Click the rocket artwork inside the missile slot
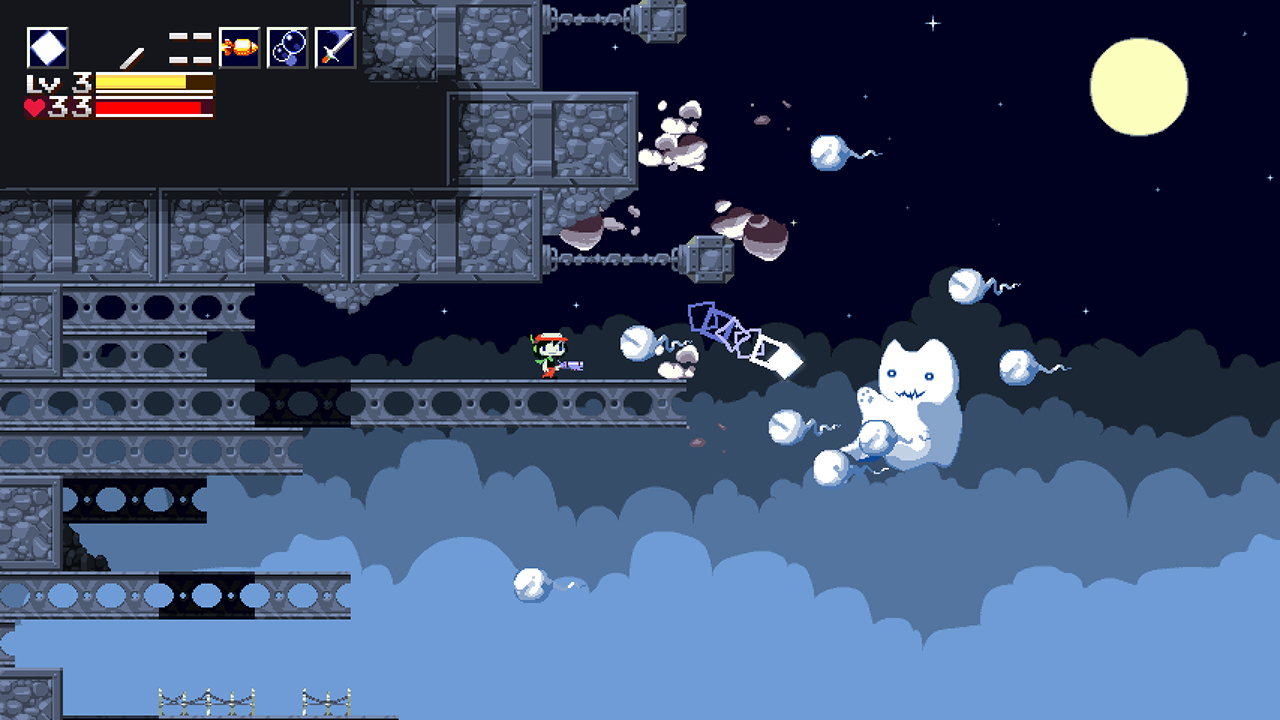 click(240, 48)
